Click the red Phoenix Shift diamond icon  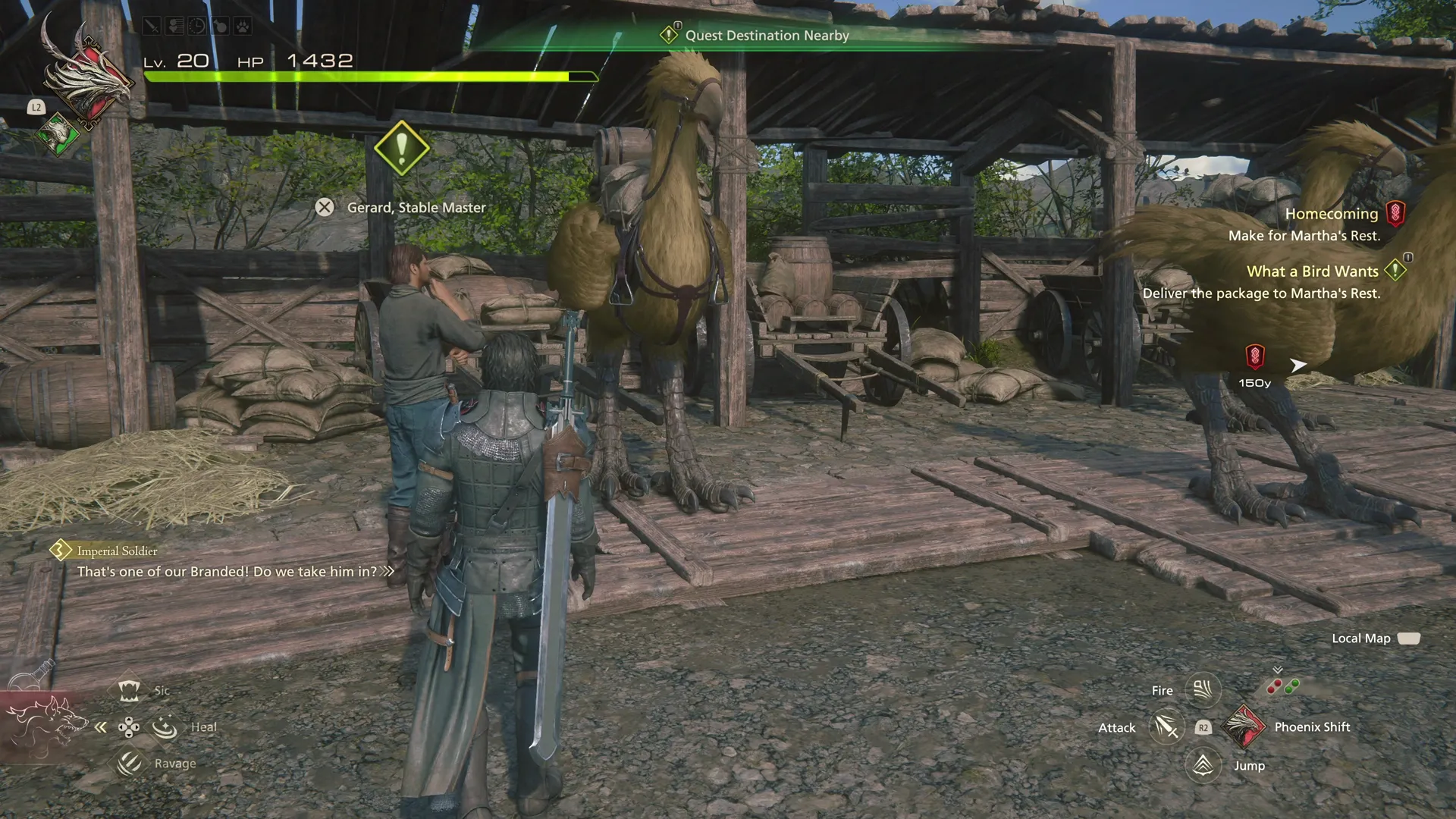click(x=1245, y=726)
